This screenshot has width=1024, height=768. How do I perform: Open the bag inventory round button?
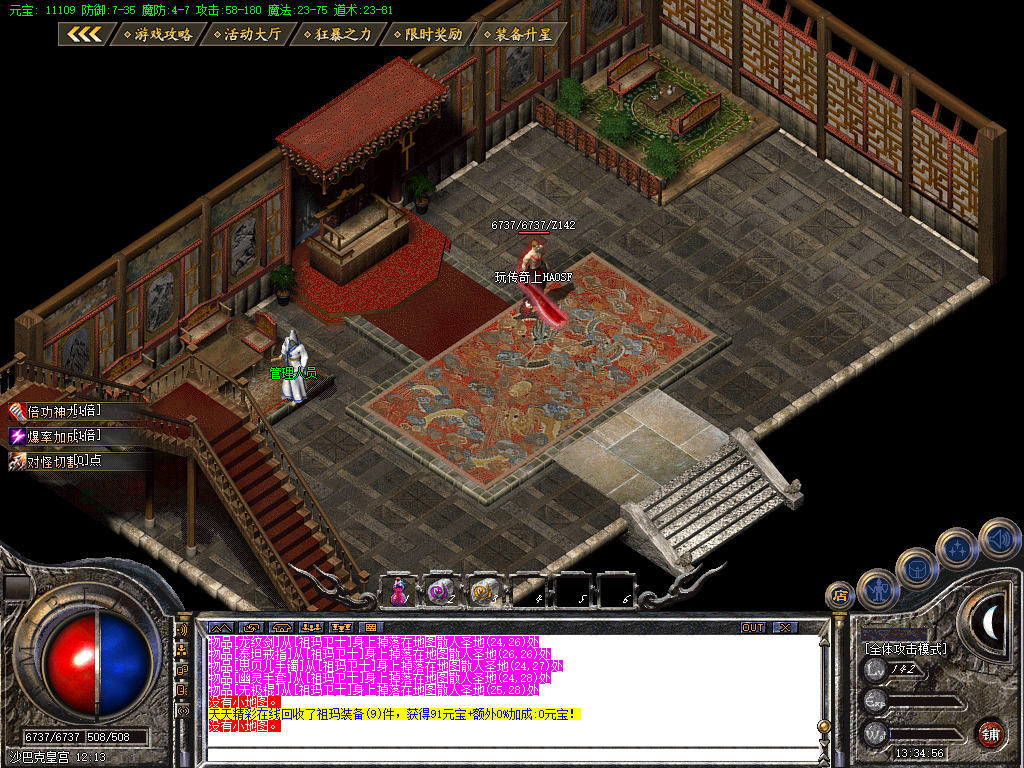tap(916, 568)
